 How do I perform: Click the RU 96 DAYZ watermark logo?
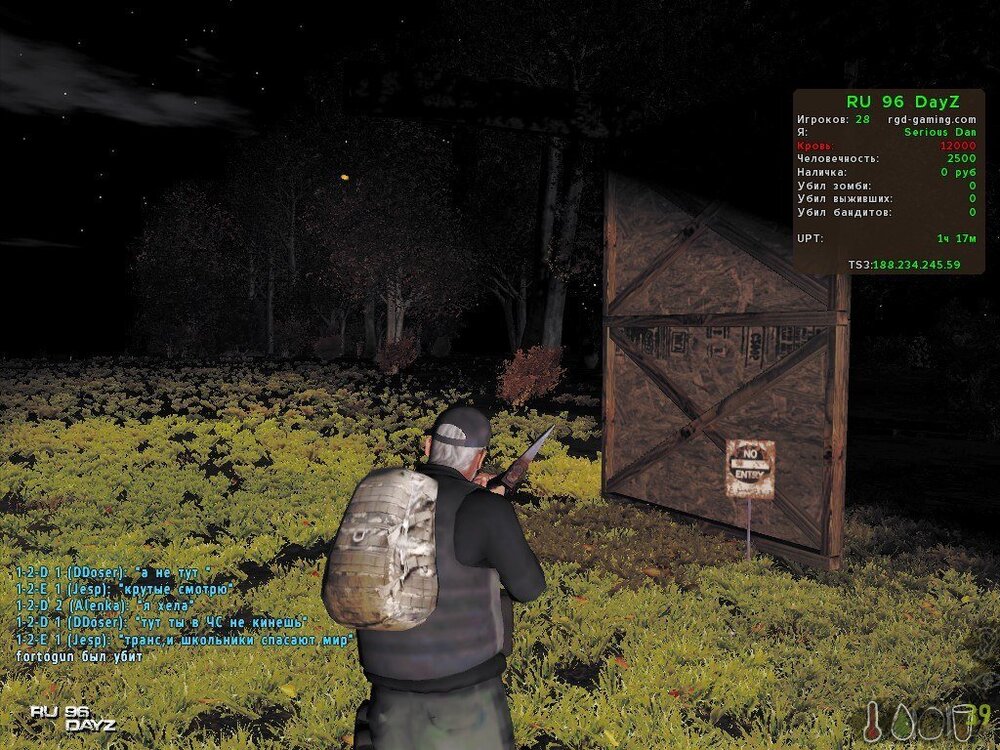[x=73, y=718]
